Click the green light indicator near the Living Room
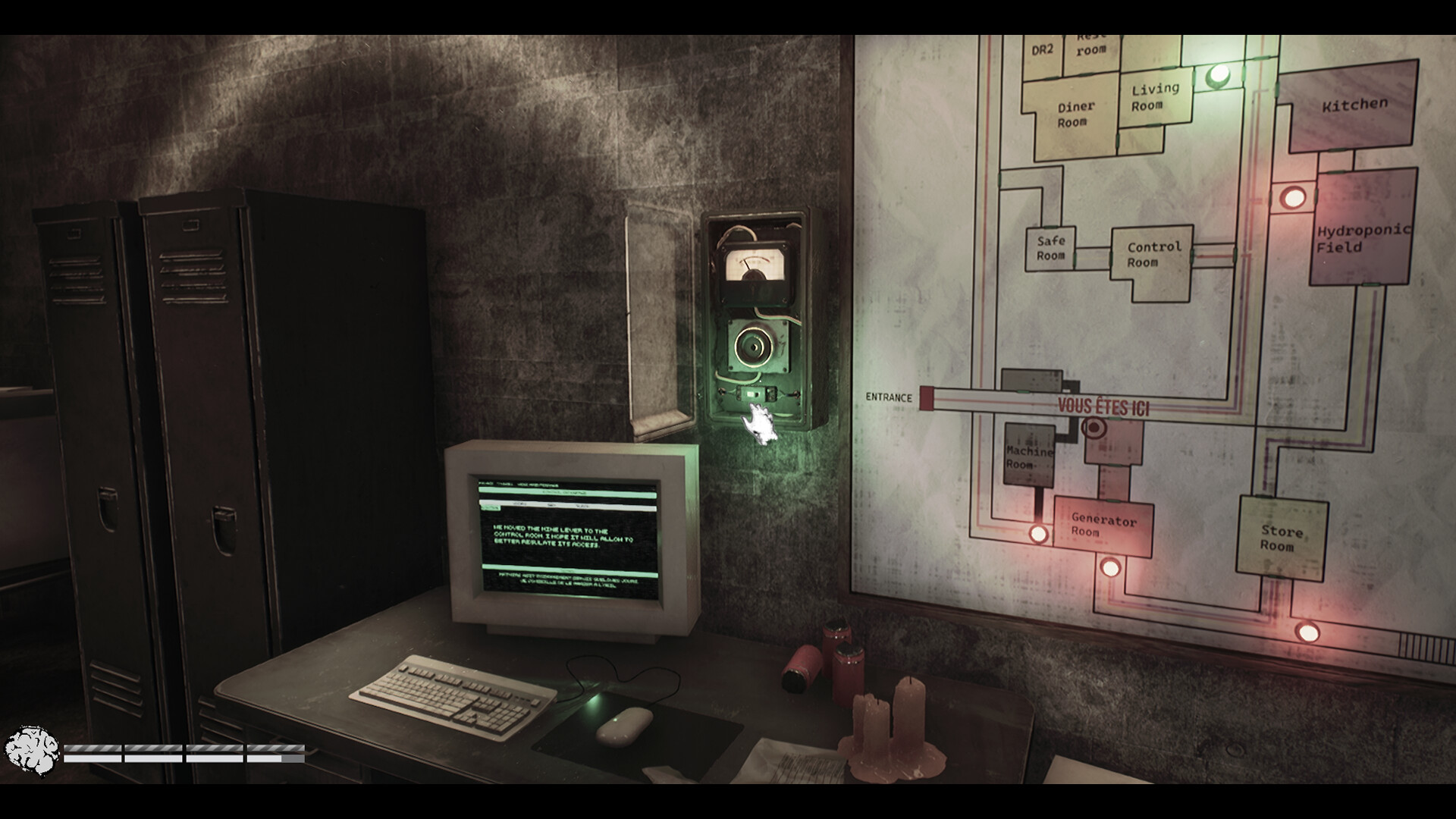The image size is (1456, 819). [x=1219, y=74]
